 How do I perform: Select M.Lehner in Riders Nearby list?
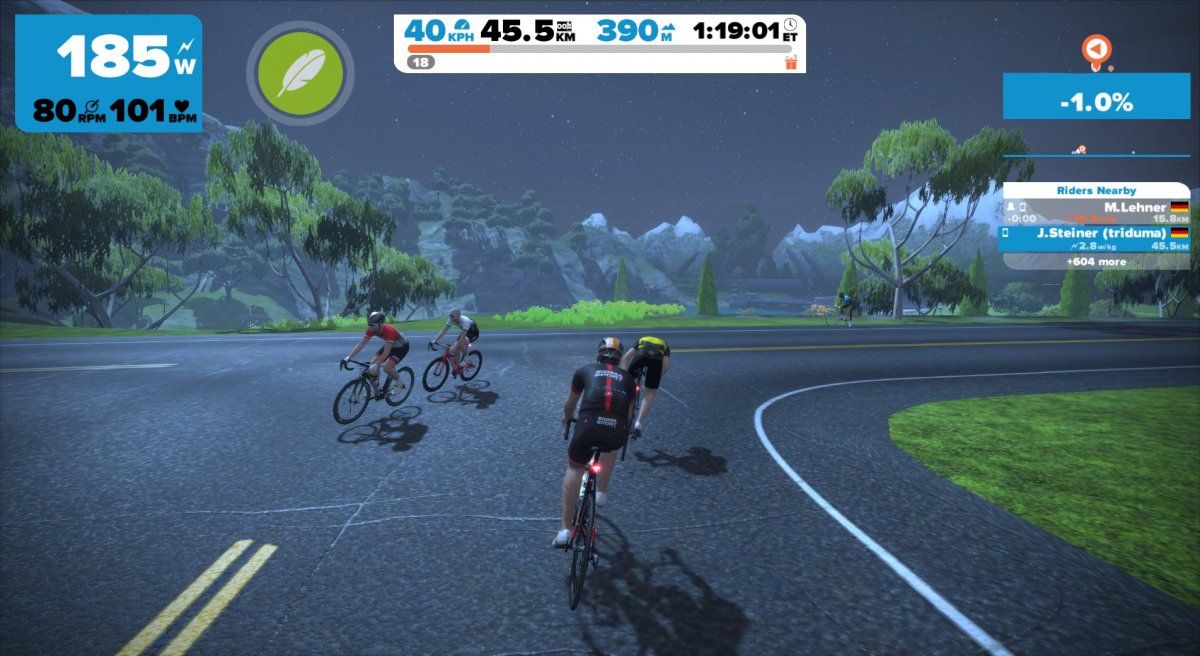(1096, 211)
